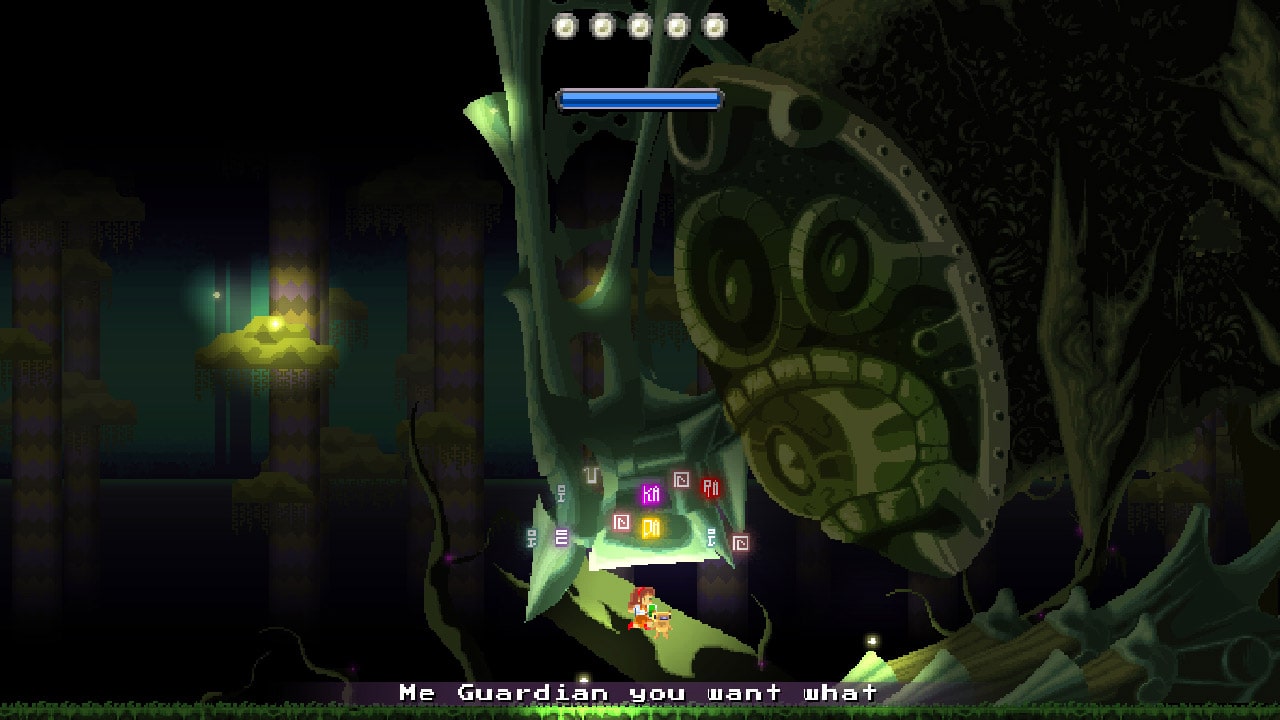Click the white hook-shaped rune atop the circle
Viewport: 1280px width, 720px height.
coord(591,476)
